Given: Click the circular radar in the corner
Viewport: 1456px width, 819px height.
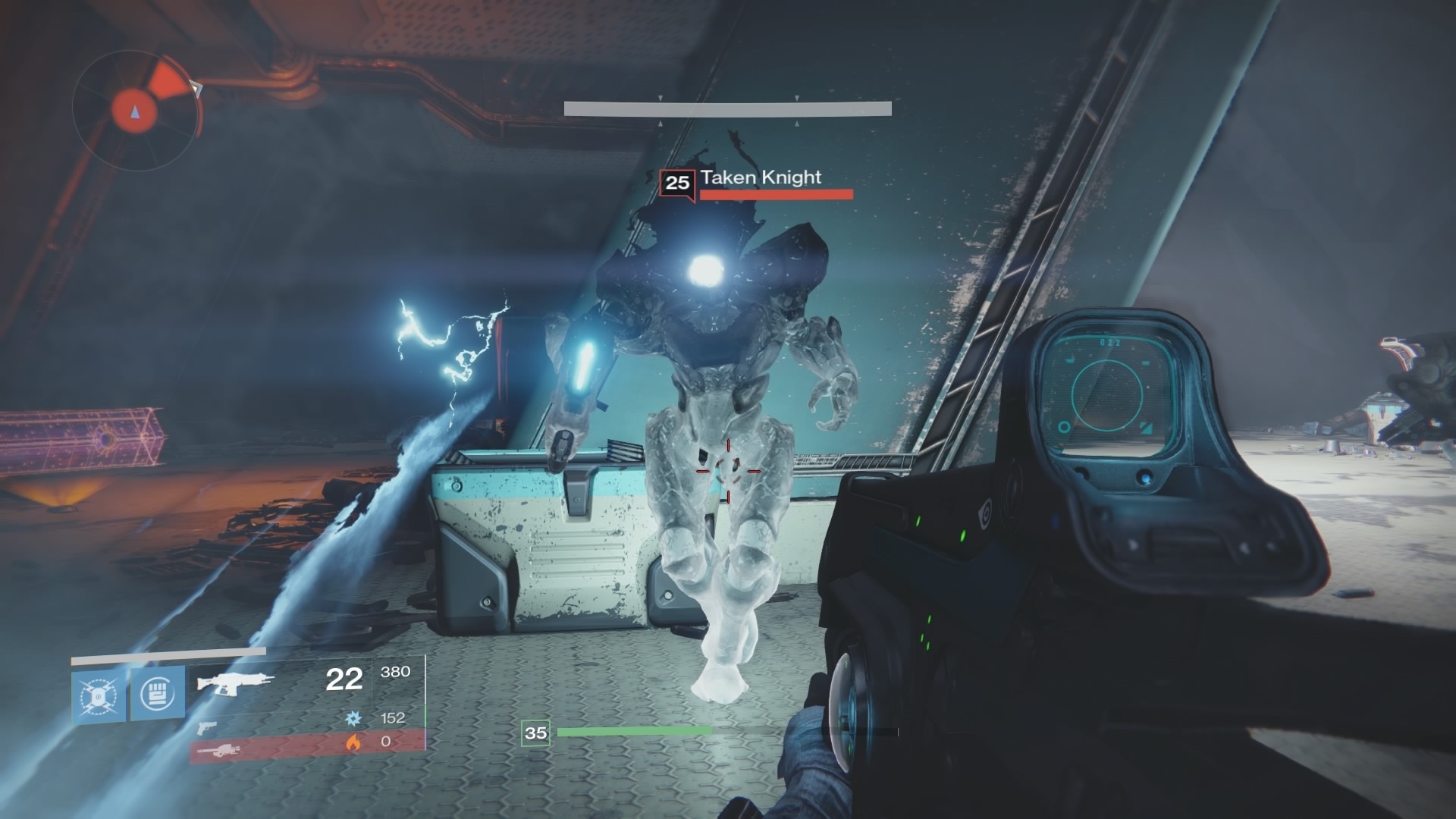Looking at the screenshot, I should coord(136,111).
